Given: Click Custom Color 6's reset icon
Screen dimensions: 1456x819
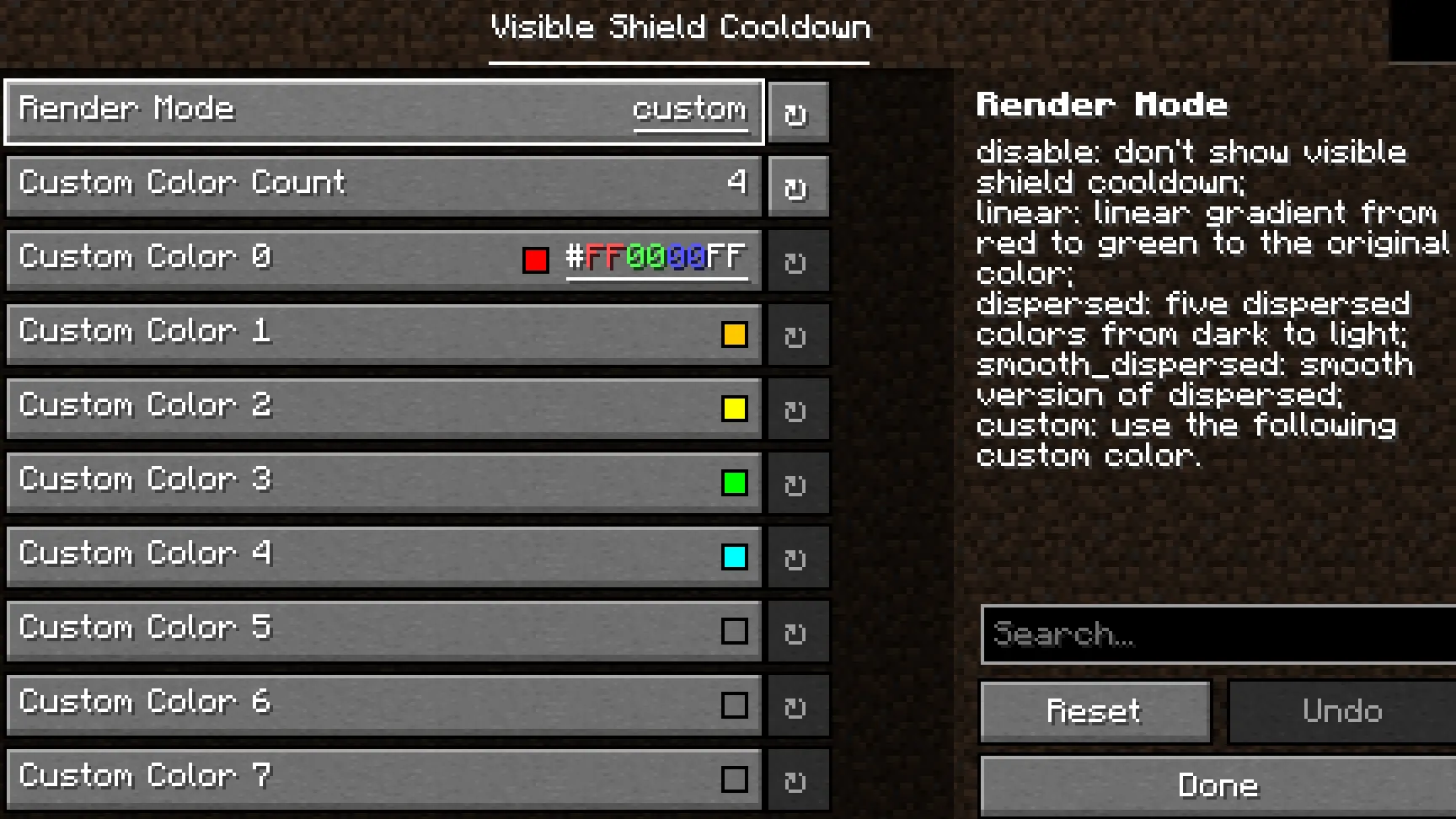Looking at the screenshot, I should click(x=797, y=705).
